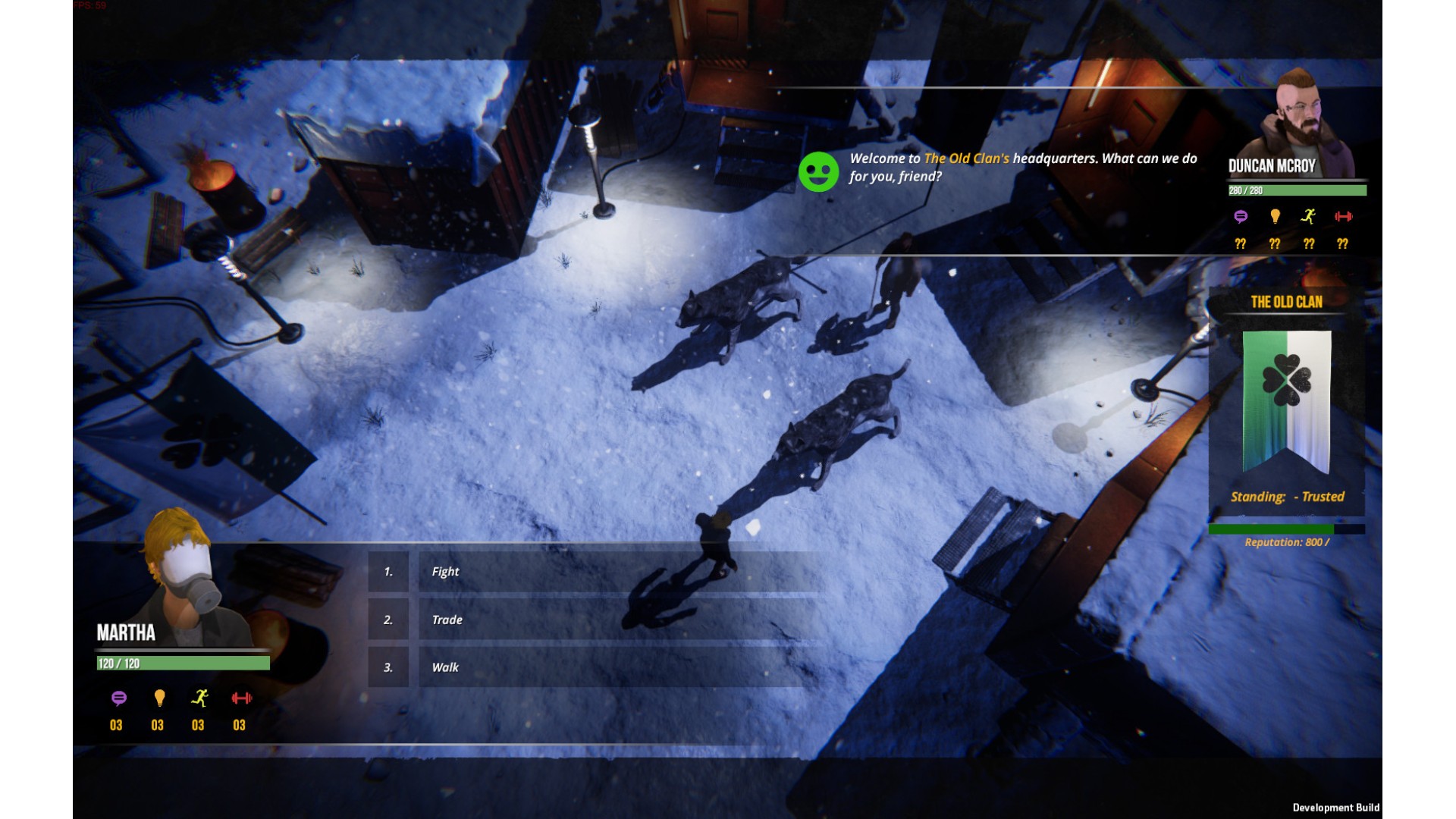Viewport: 1456px width, 819px height.
Task: Click Martha's running figure stat icon
Action: [x=199, y=698]
